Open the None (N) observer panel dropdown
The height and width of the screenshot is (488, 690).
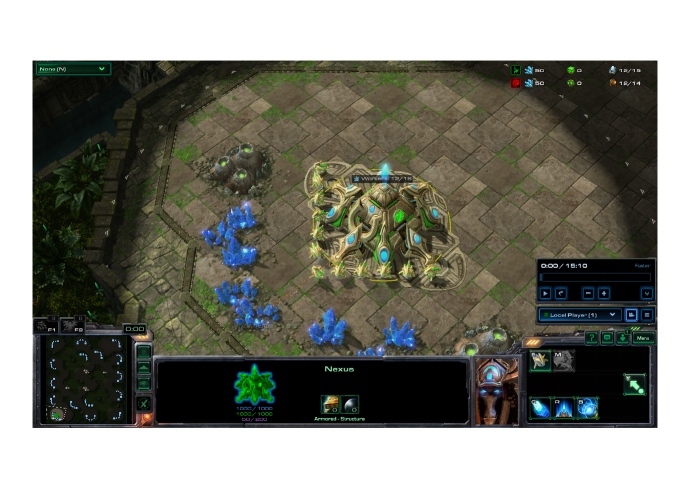tap(72, 69)
